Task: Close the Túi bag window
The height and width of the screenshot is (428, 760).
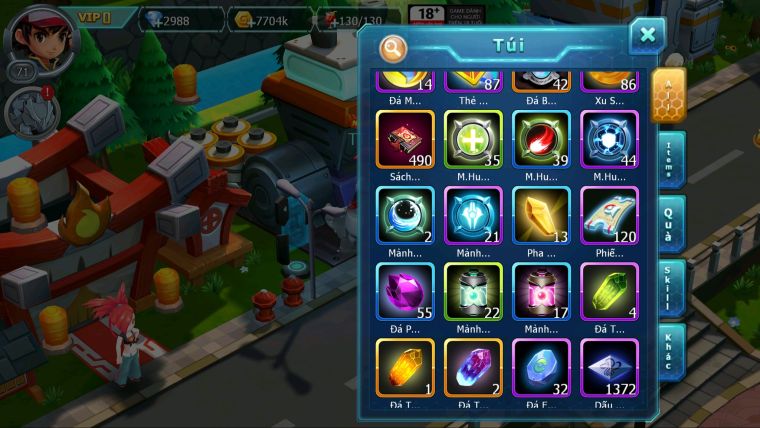Action: [647, 36]
